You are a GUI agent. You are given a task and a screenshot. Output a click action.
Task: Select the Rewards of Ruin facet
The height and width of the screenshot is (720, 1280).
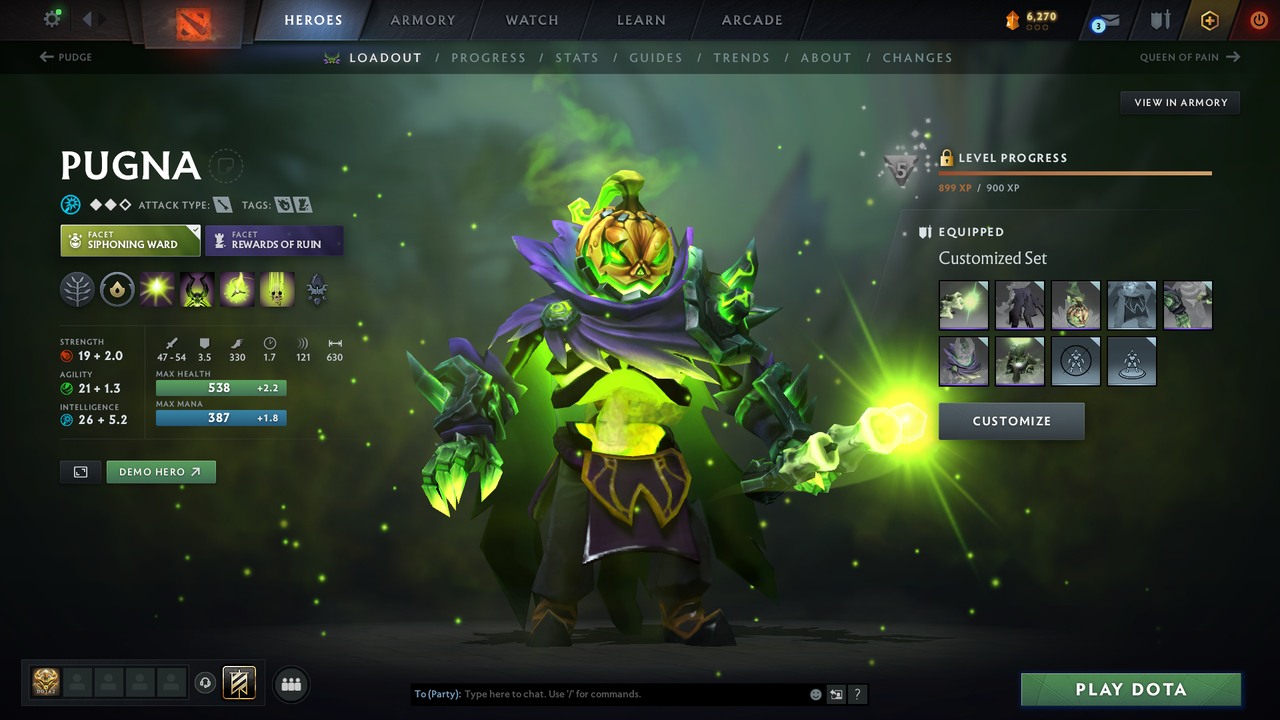pos(274,240)
